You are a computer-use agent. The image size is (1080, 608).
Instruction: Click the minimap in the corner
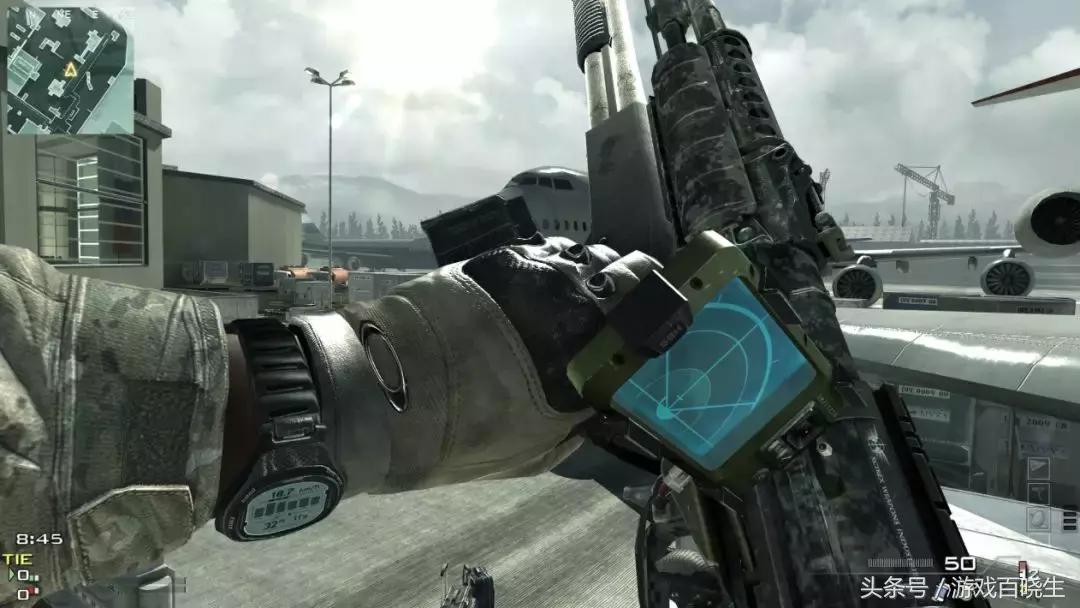coord(69,70)
